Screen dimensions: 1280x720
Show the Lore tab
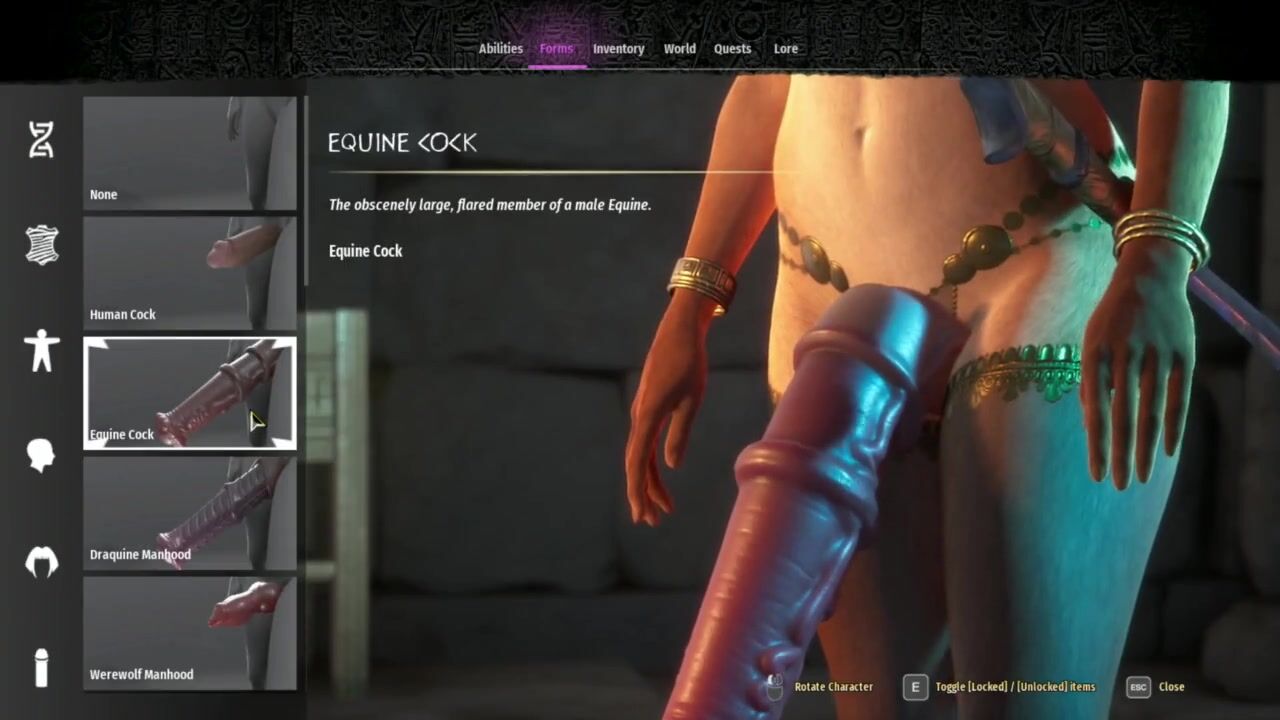(x=785, y=48)
